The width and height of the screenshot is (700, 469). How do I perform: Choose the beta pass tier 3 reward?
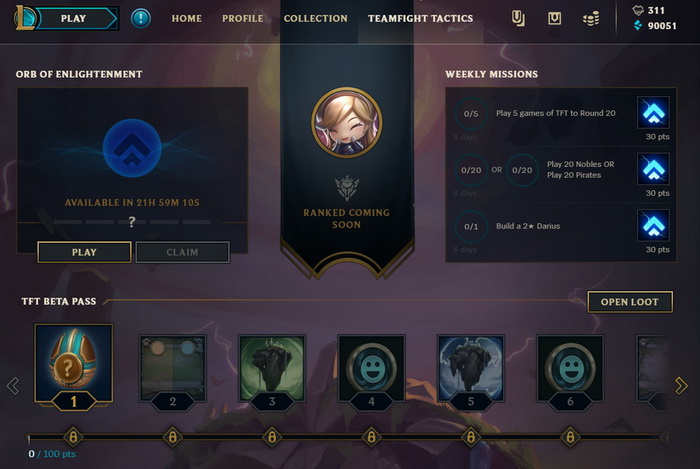tap(271, 368)
